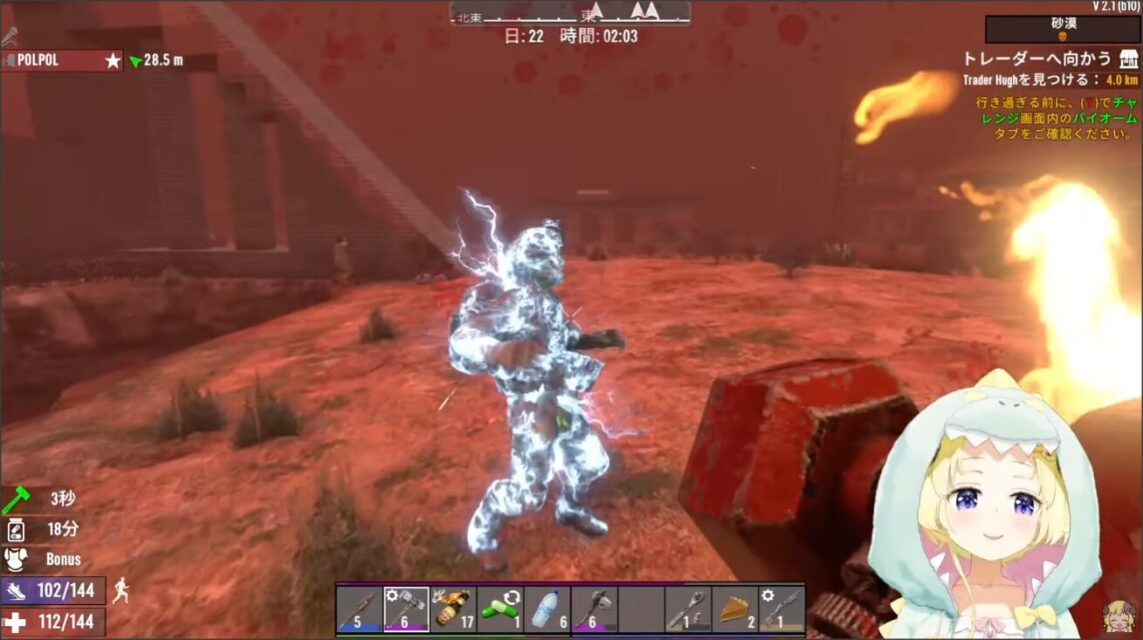Select the wrench hotbar slot
This screenshot has width=1143, height=640.
[x=688, y=608]
